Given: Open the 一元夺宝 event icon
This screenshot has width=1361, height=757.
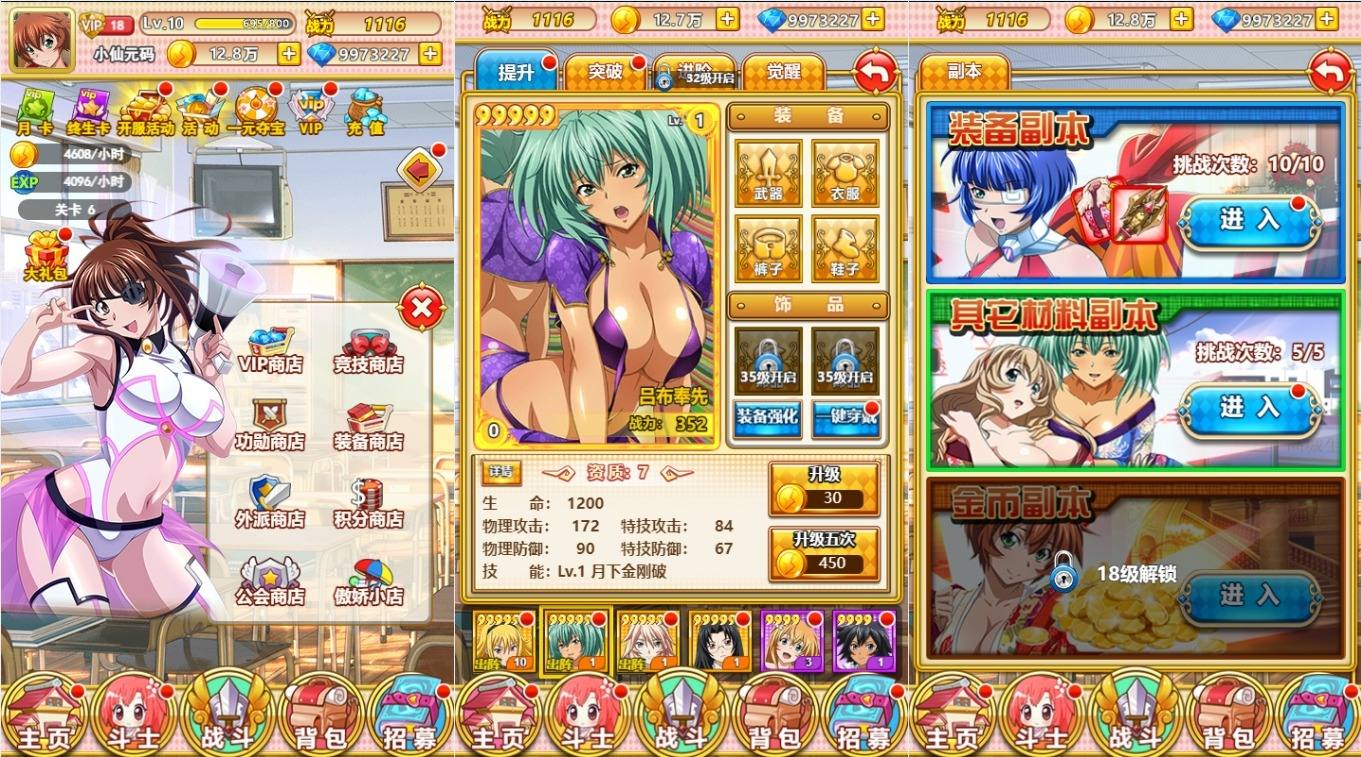Looking at the screenshot, I should [x=255, y=110].
